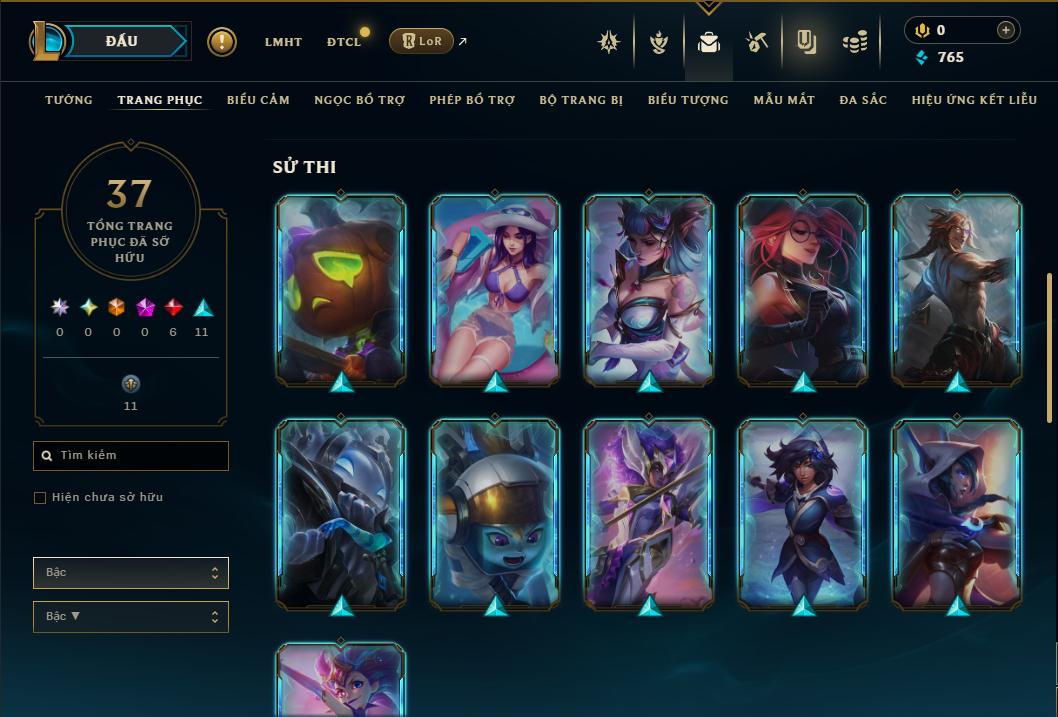Show the BIỂU TƯỢNG tab
The image size is (1058, 717).
688,100
